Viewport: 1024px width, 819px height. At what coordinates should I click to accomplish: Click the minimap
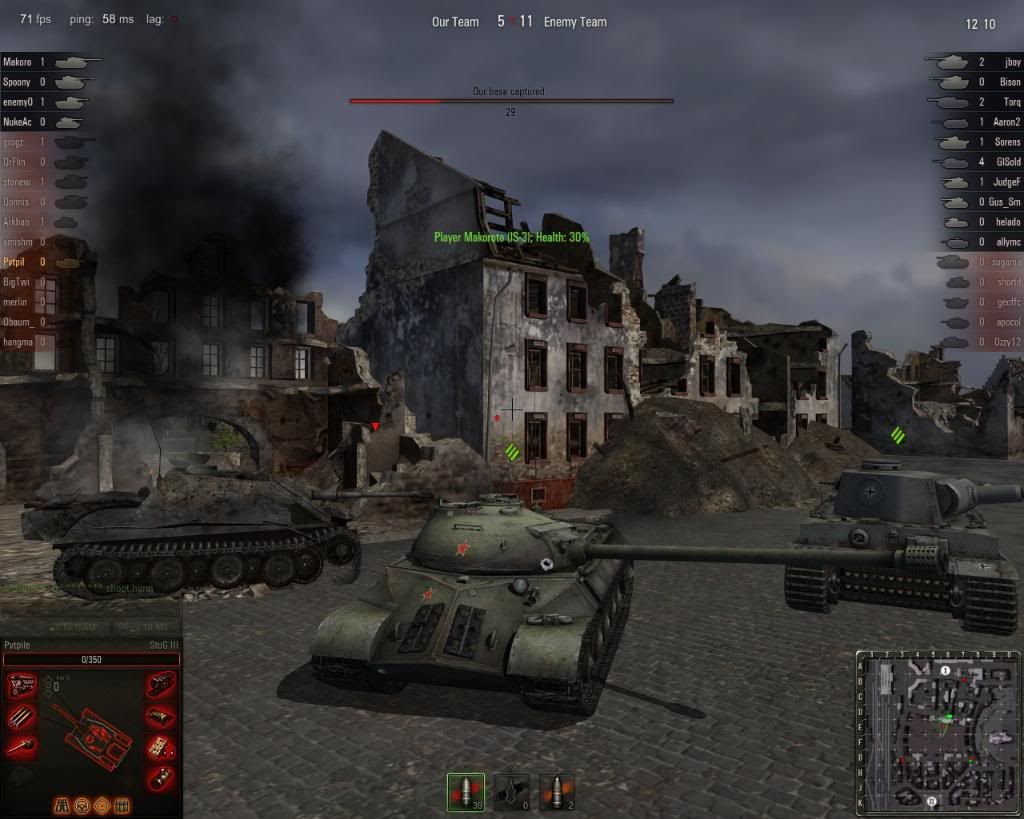tap(937, 731)
